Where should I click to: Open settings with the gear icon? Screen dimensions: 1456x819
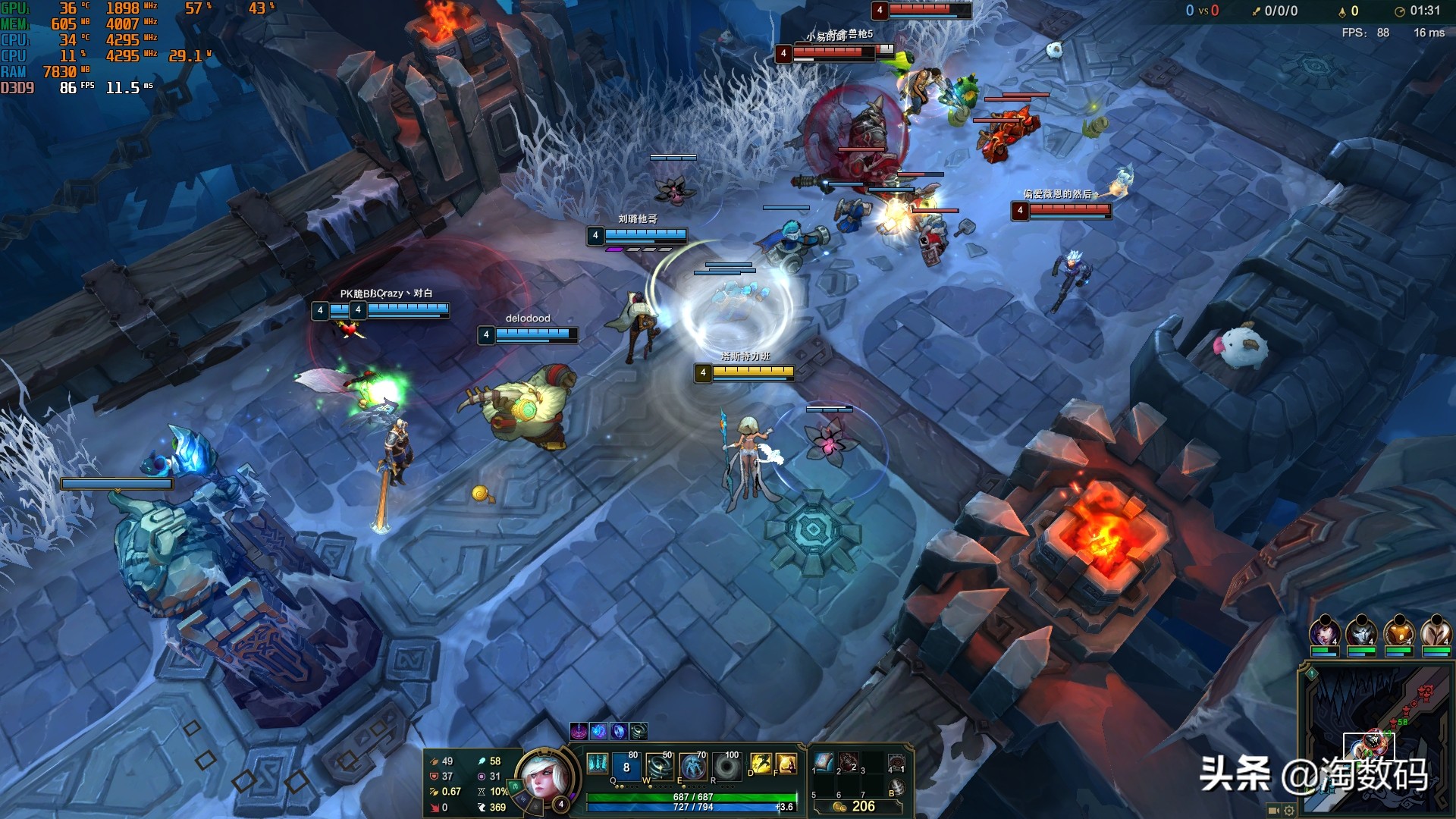point(1289,810)
